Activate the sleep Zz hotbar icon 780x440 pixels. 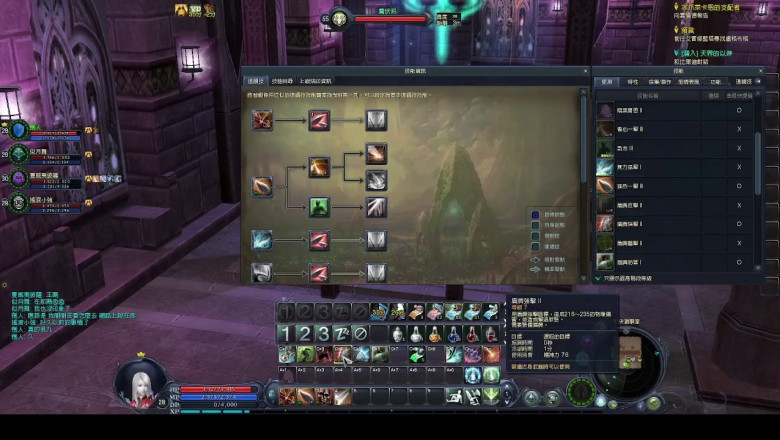343,333
